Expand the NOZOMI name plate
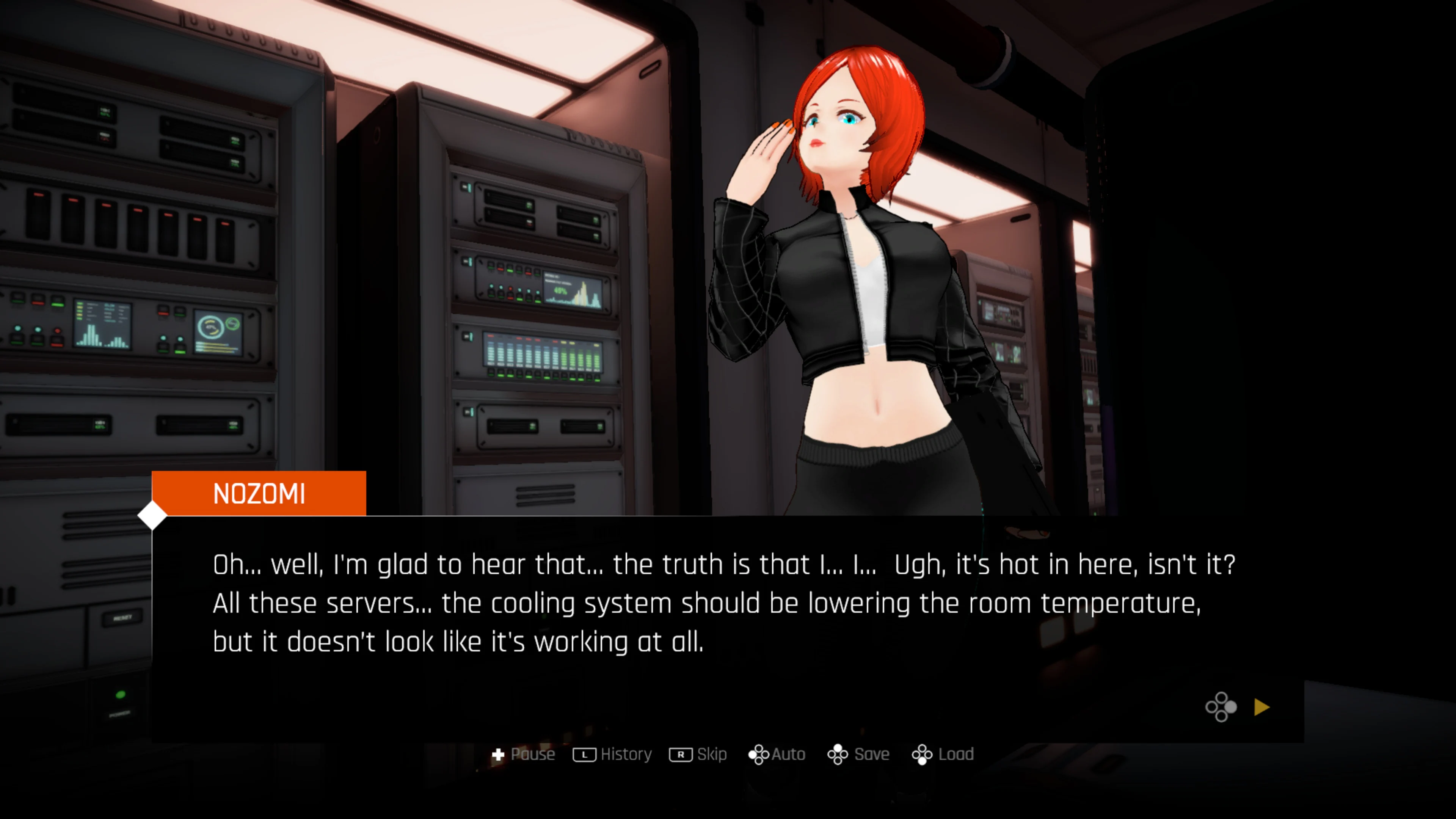 pyautogui.click(x=259, y=493)
